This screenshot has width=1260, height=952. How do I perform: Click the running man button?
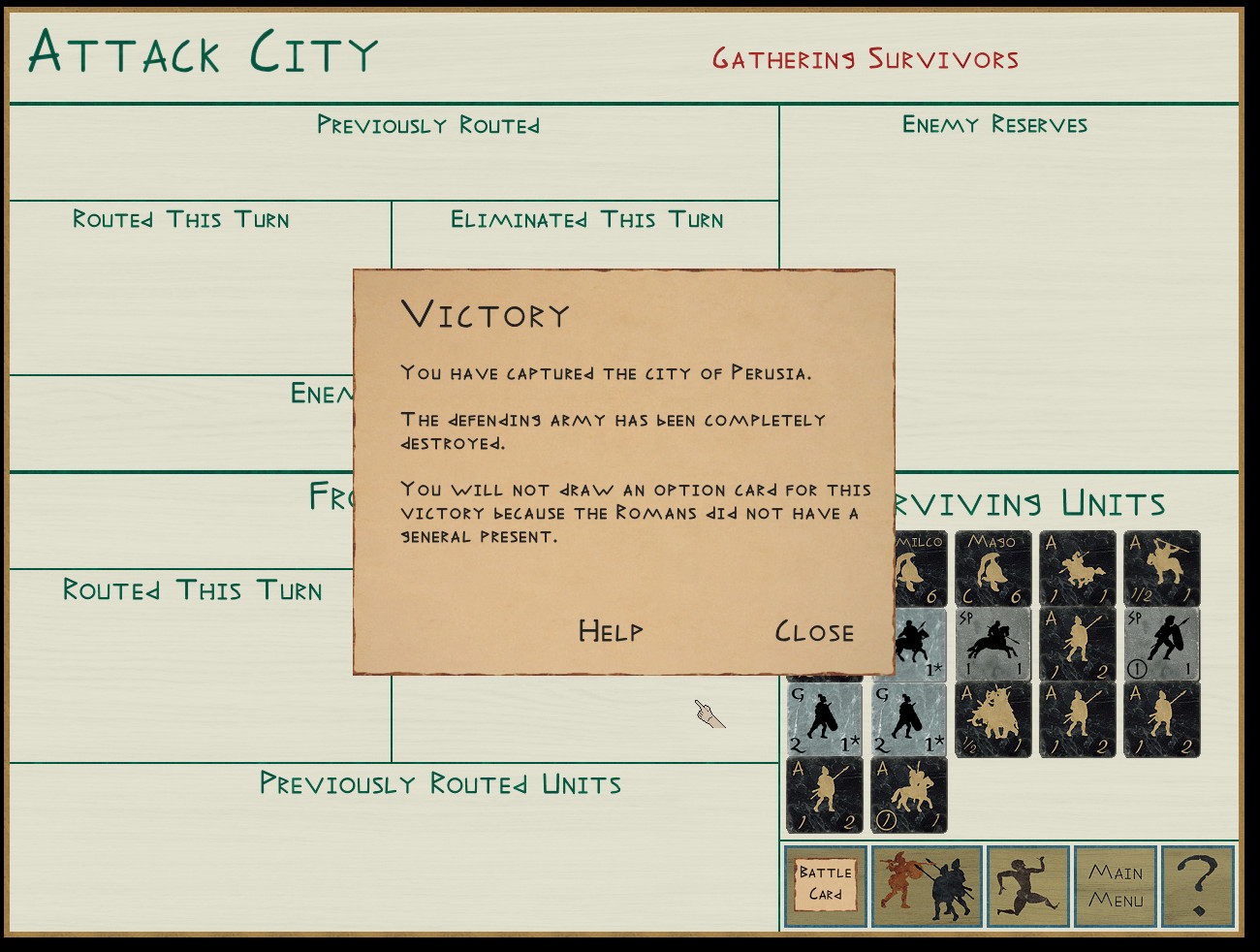tap(1027, 886)
